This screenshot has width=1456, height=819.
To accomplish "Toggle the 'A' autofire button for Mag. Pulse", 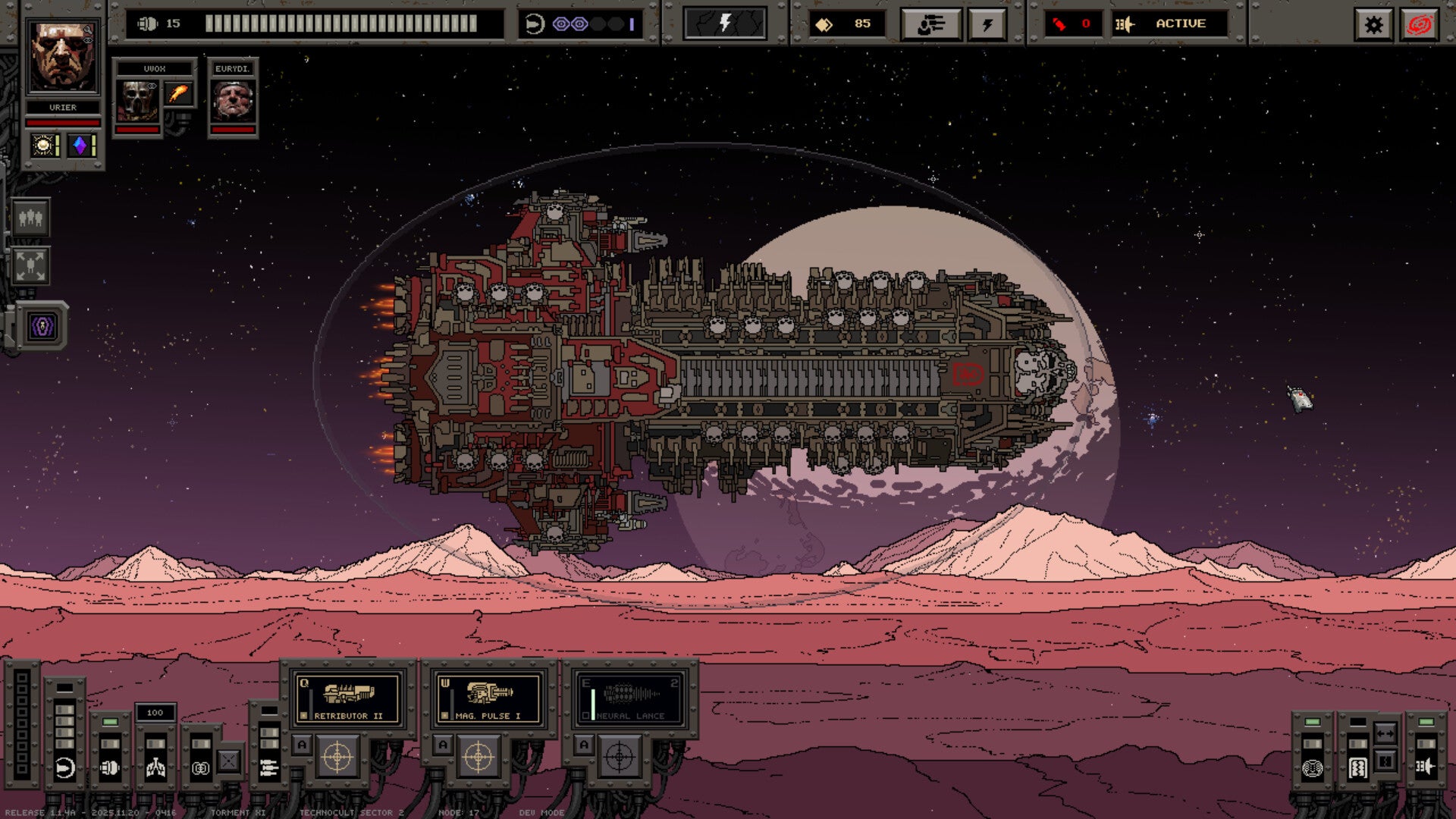I will [x=443, y=745].
